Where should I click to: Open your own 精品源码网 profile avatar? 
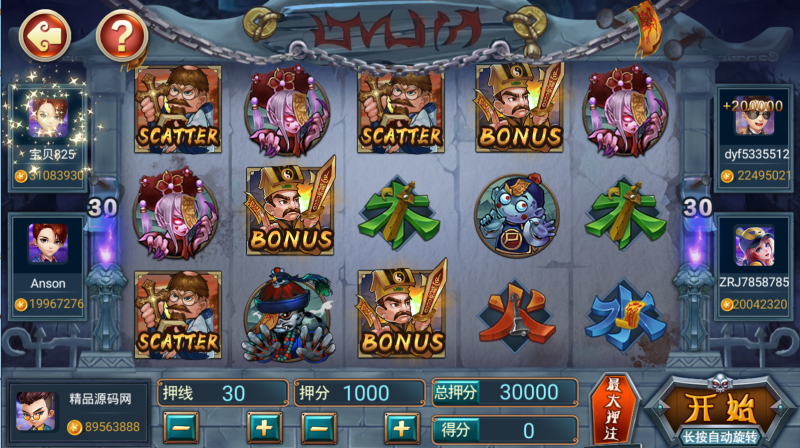click(x=35, y=410)
